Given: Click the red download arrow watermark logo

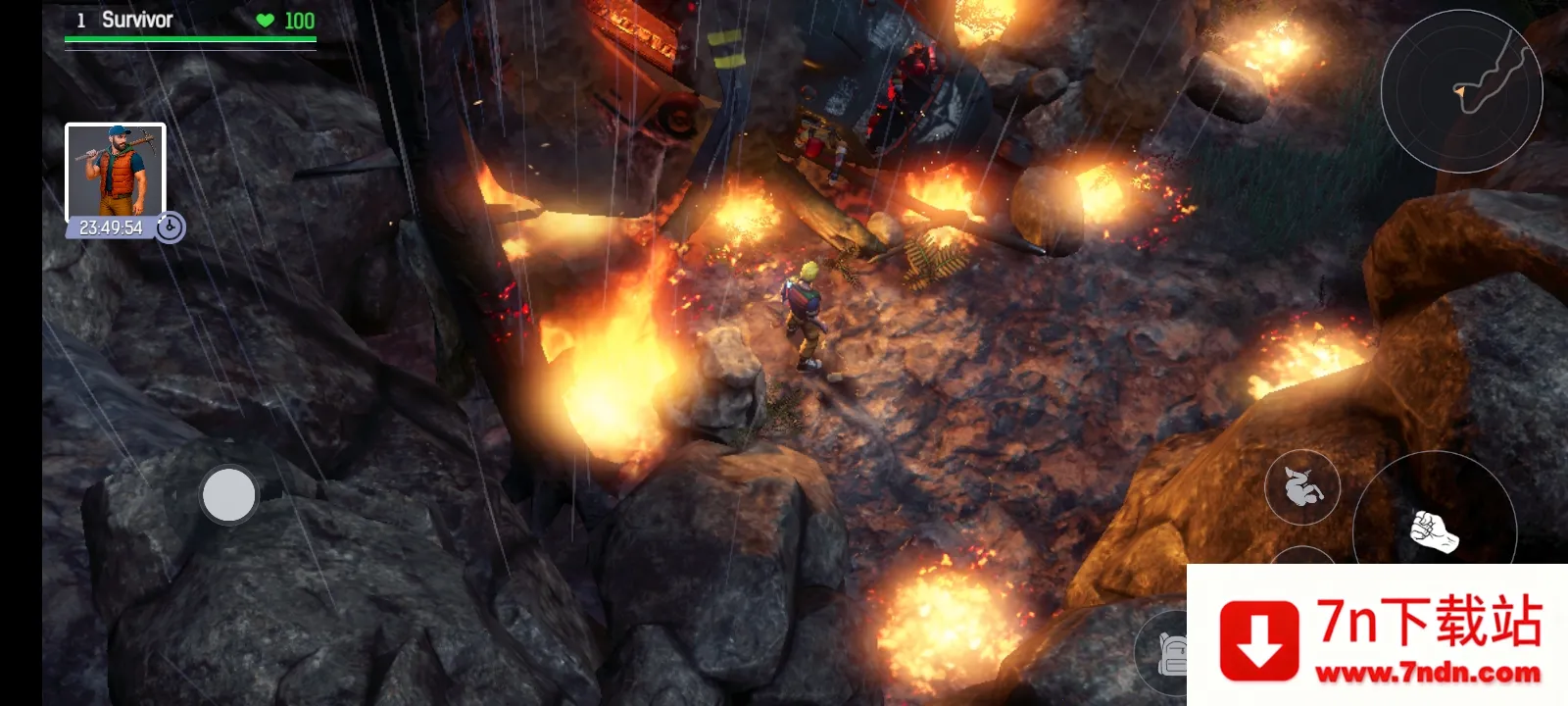Looking at the screenshot, I should (1259, 640).
